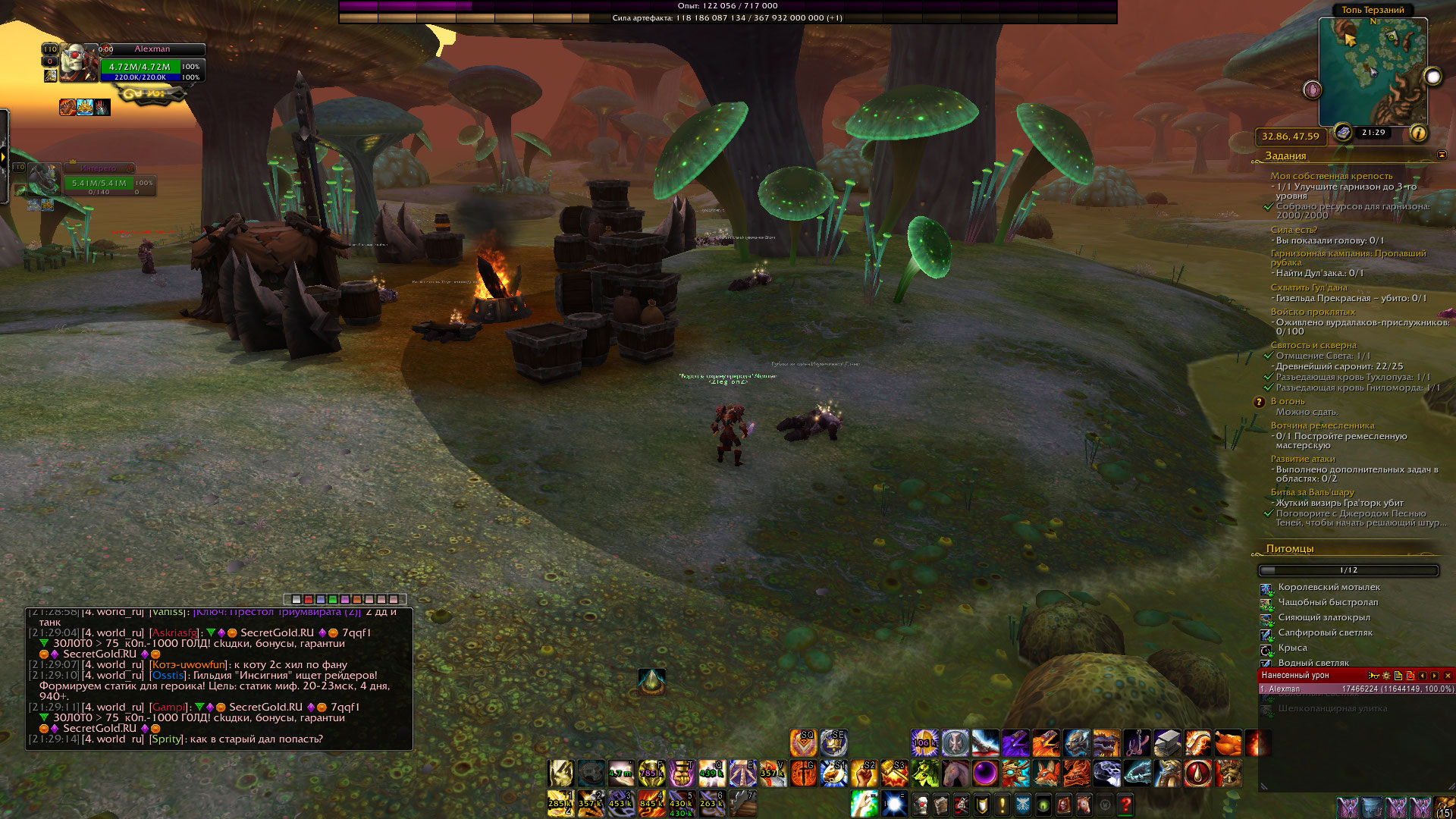Close the damage meter window
Viewport: 1456px width, 819px height.
tap(1448, 676)
